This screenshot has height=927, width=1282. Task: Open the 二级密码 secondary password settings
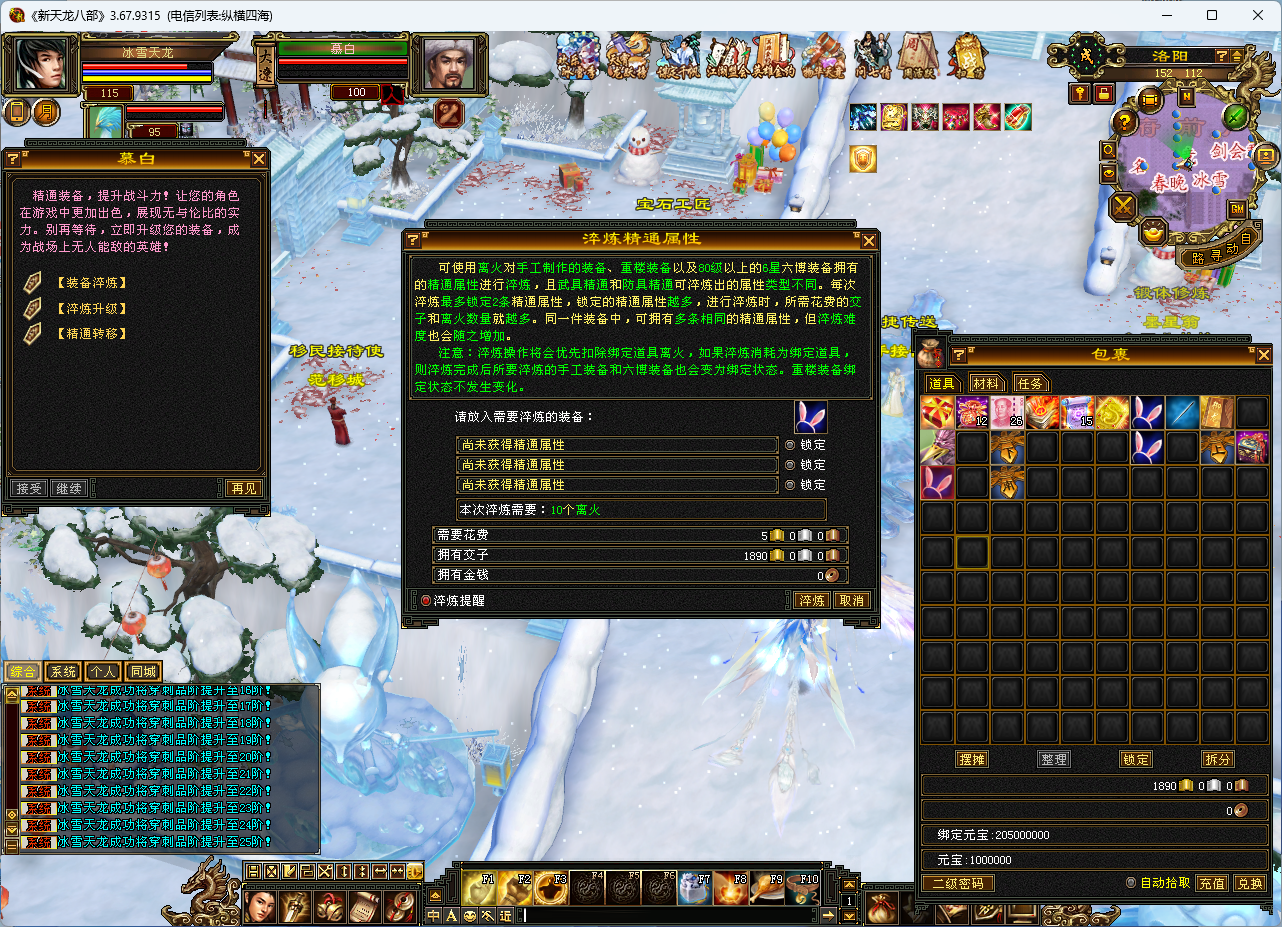(x=957, y=883)
